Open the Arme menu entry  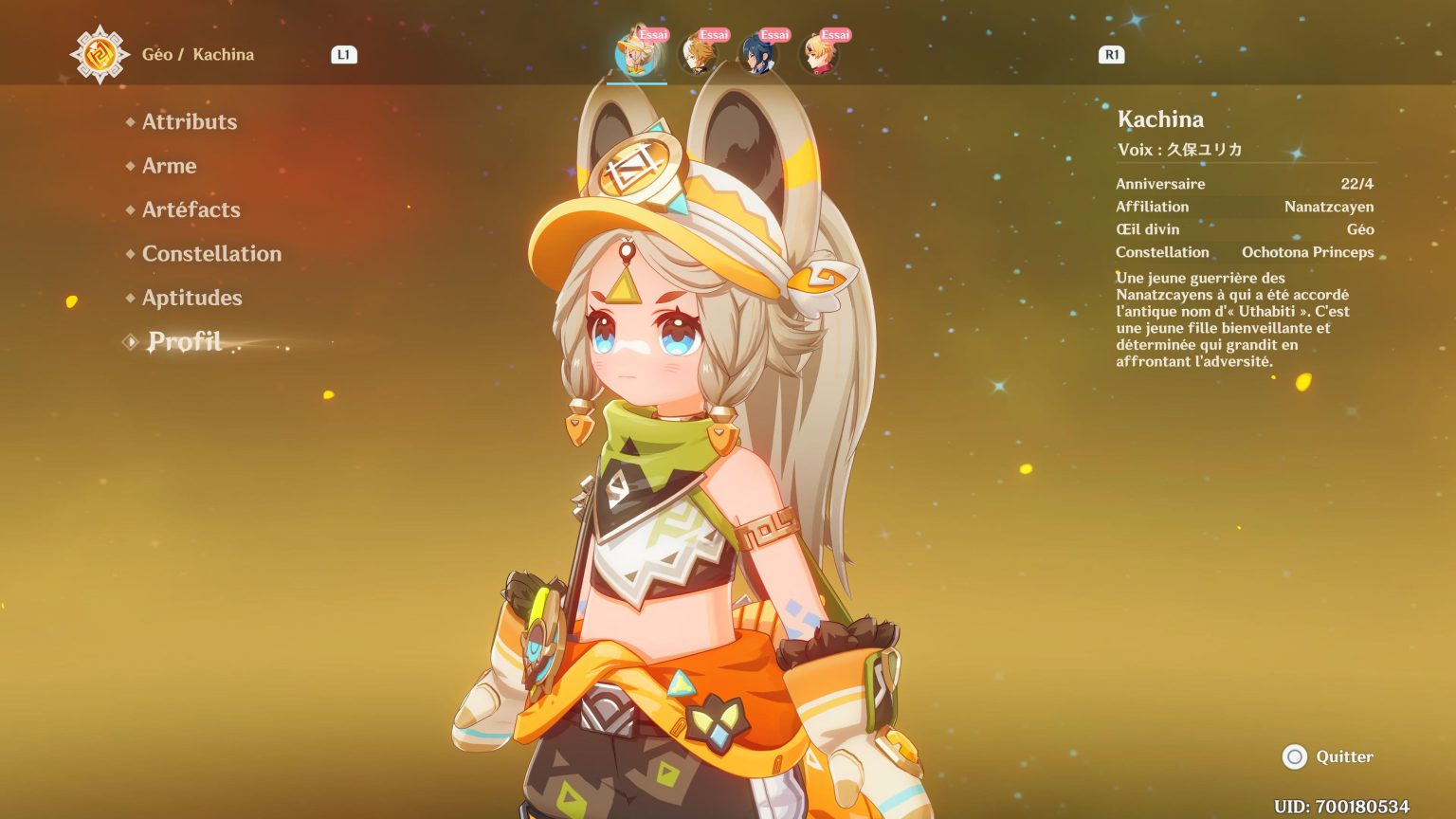click(x=169, y=166)
